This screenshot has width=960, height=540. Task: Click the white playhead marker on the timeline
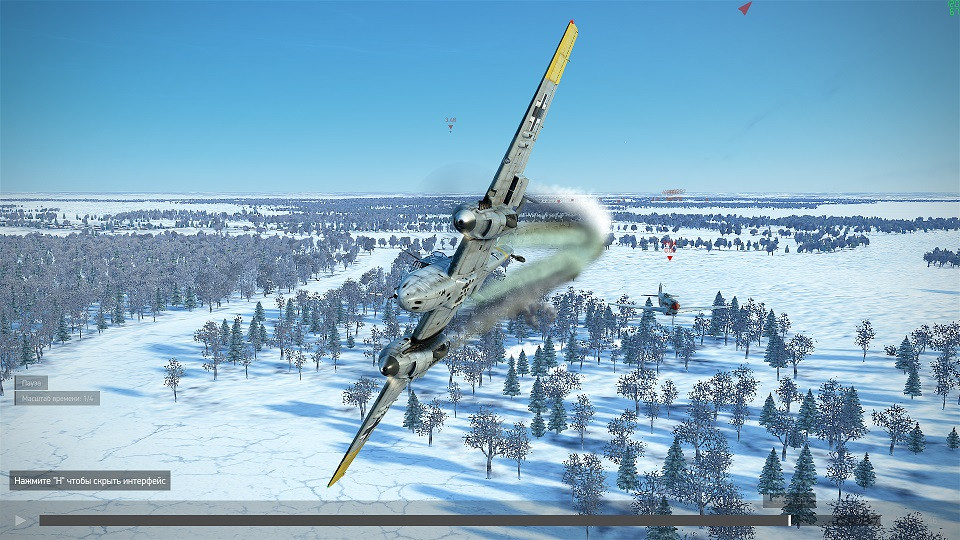pos(789,520)
